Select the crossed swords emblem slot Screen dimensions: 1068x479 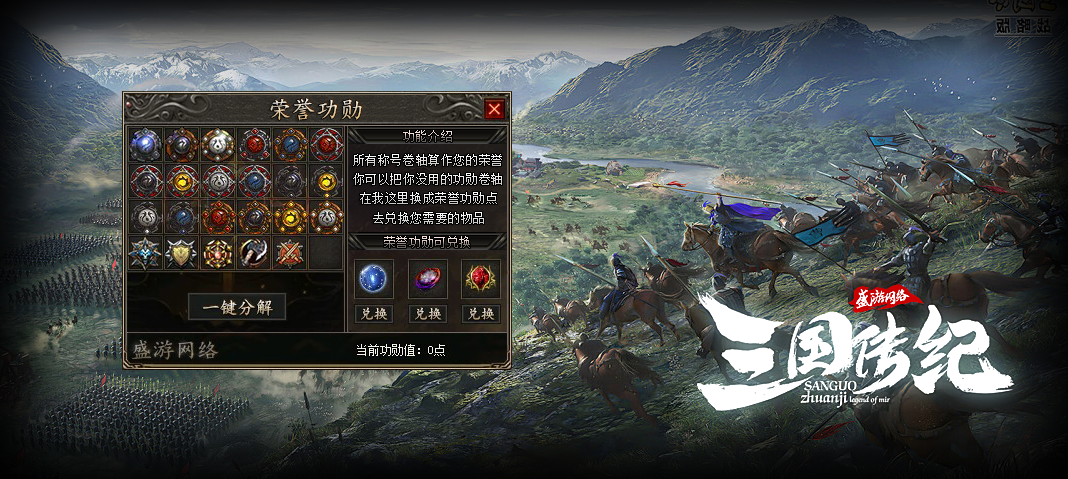point(290,252)
